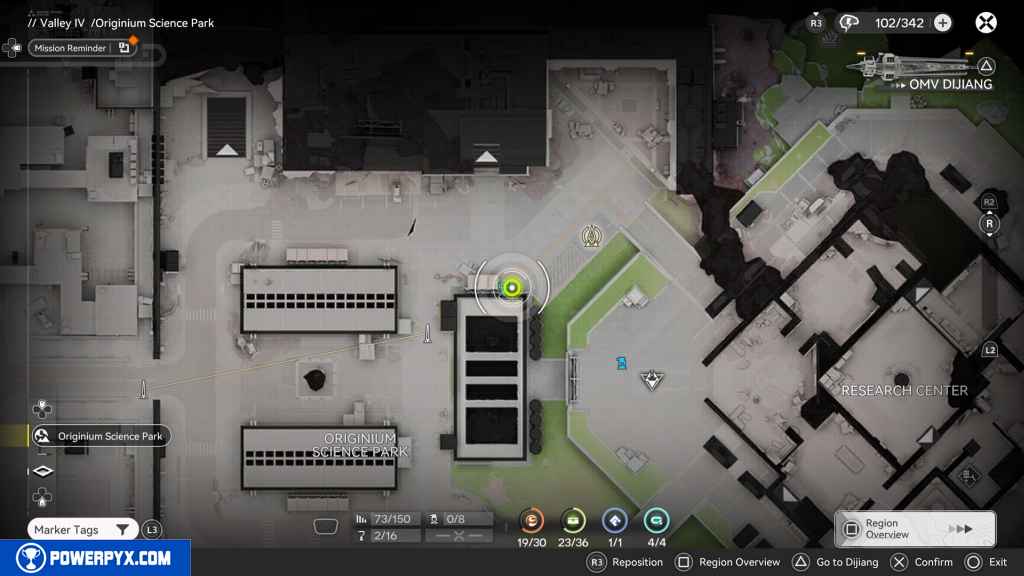This screenshot has height=576, width=1024.
Task: Open the Marker Tags filter
Action: (x=80, y=530)
